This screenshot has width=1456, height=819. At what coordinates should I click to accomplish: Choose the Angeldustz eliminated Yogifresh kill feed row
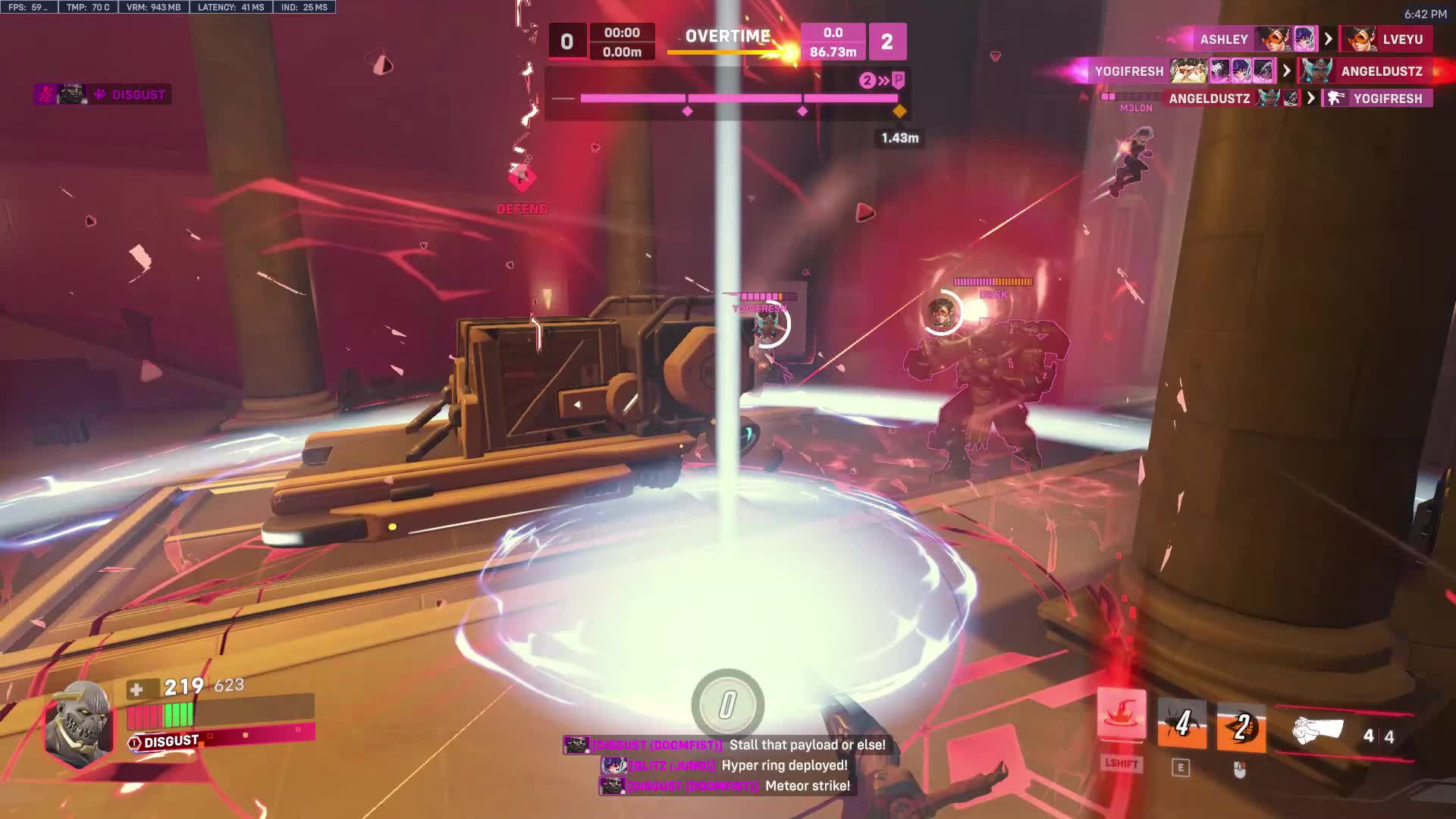(1297, 99)
